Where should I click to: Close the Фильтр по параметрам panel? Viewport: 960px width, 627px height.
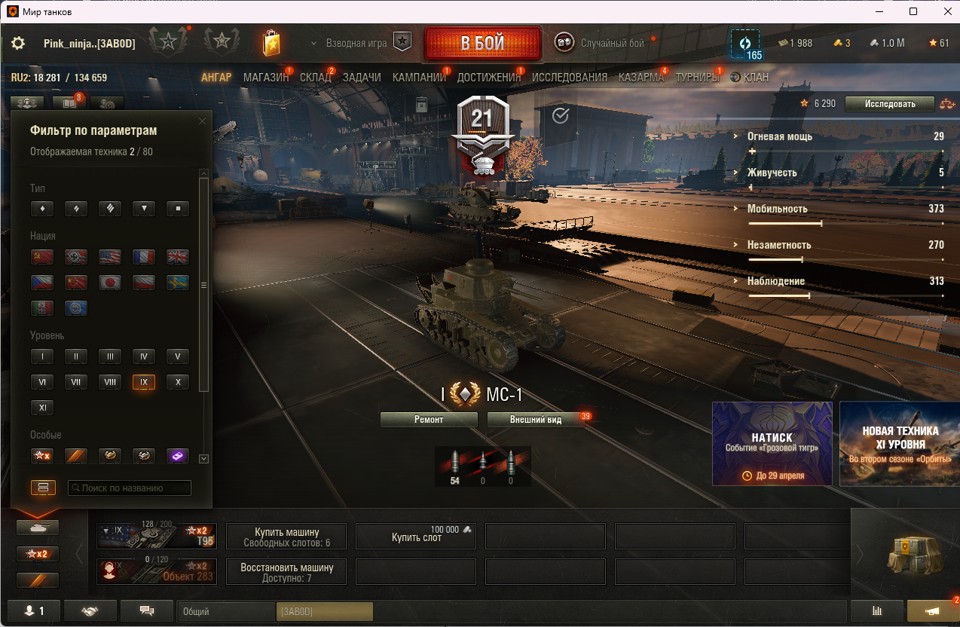[202, 122]
